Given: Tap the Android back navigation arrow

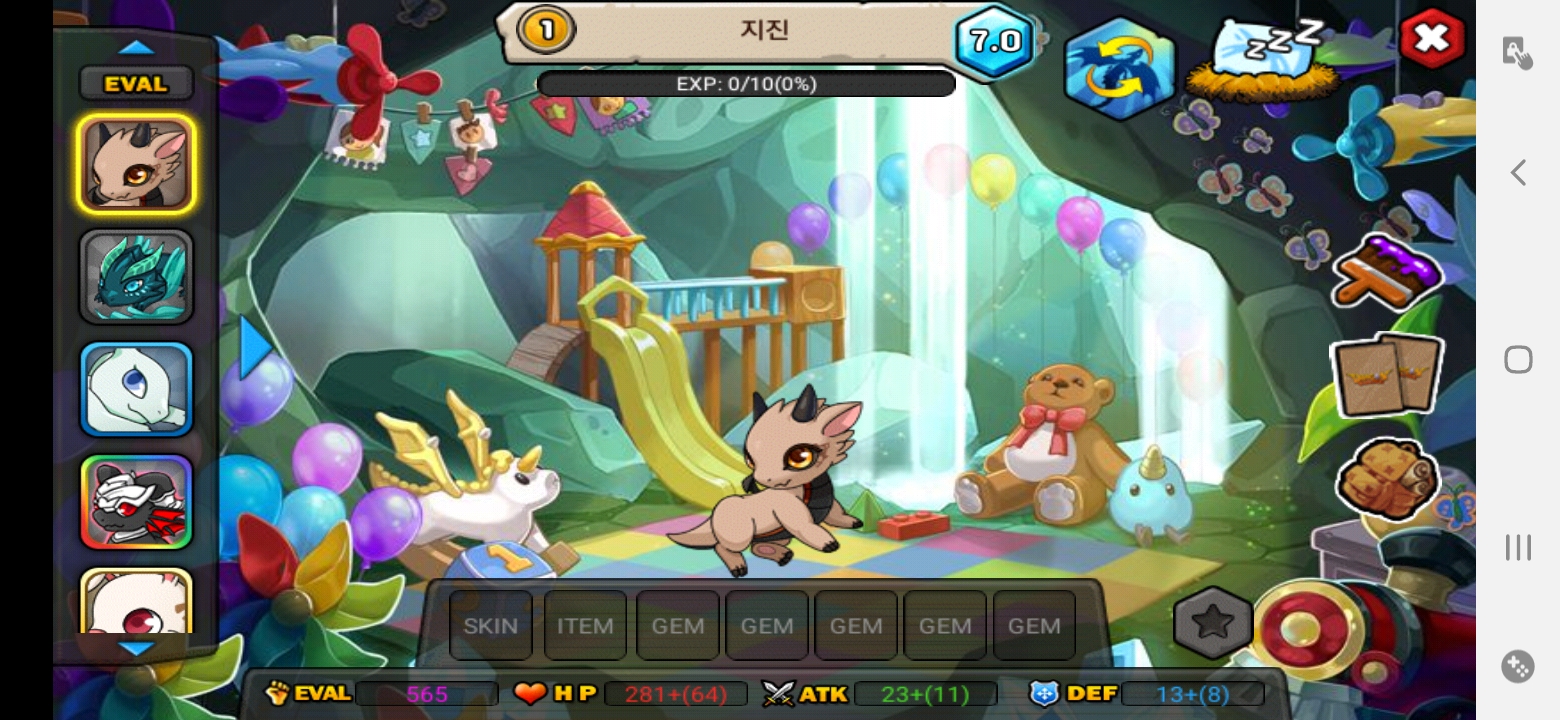Looking at the screenshot, I should coord(1518,173).
